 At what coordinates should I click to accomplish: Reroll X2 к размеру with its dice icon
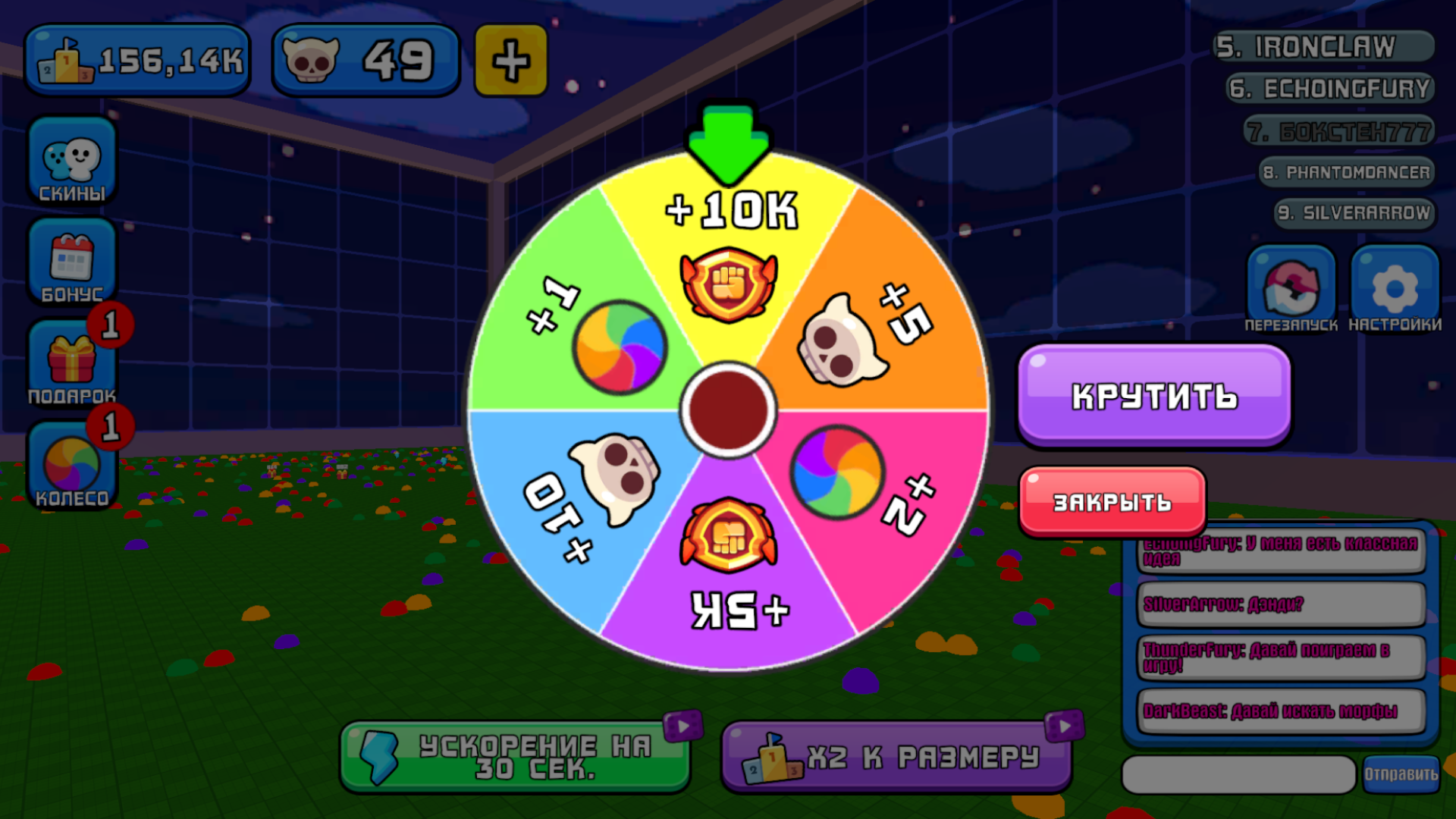coord(1065,724)
